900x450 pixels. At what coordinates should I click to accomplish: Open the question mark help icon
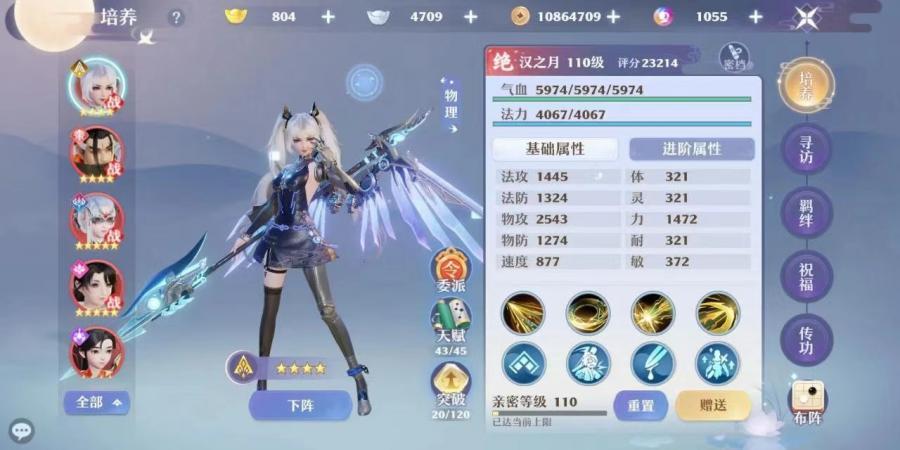point(177,17)
